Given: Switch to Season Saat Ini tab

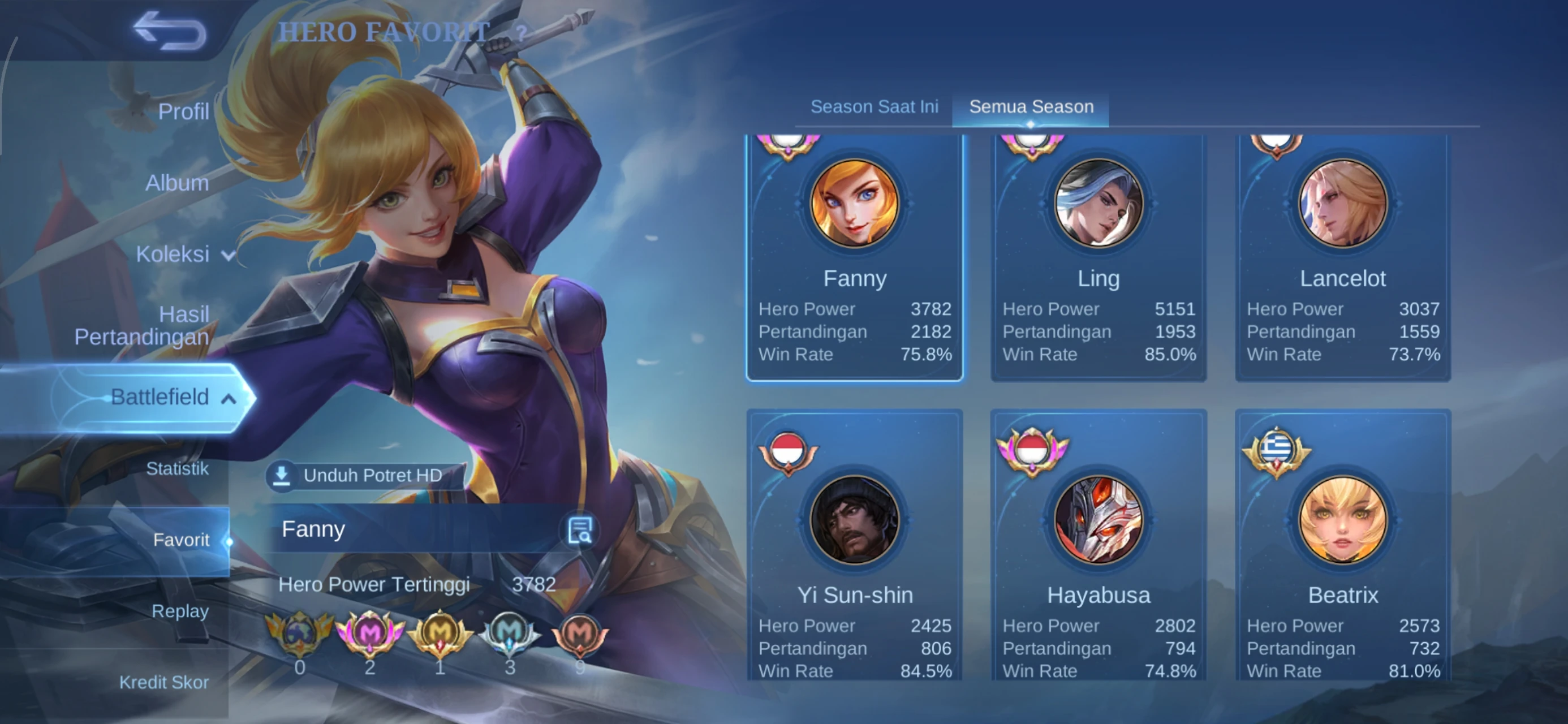Looking at the screenshot, I should [x=874, y=106].
